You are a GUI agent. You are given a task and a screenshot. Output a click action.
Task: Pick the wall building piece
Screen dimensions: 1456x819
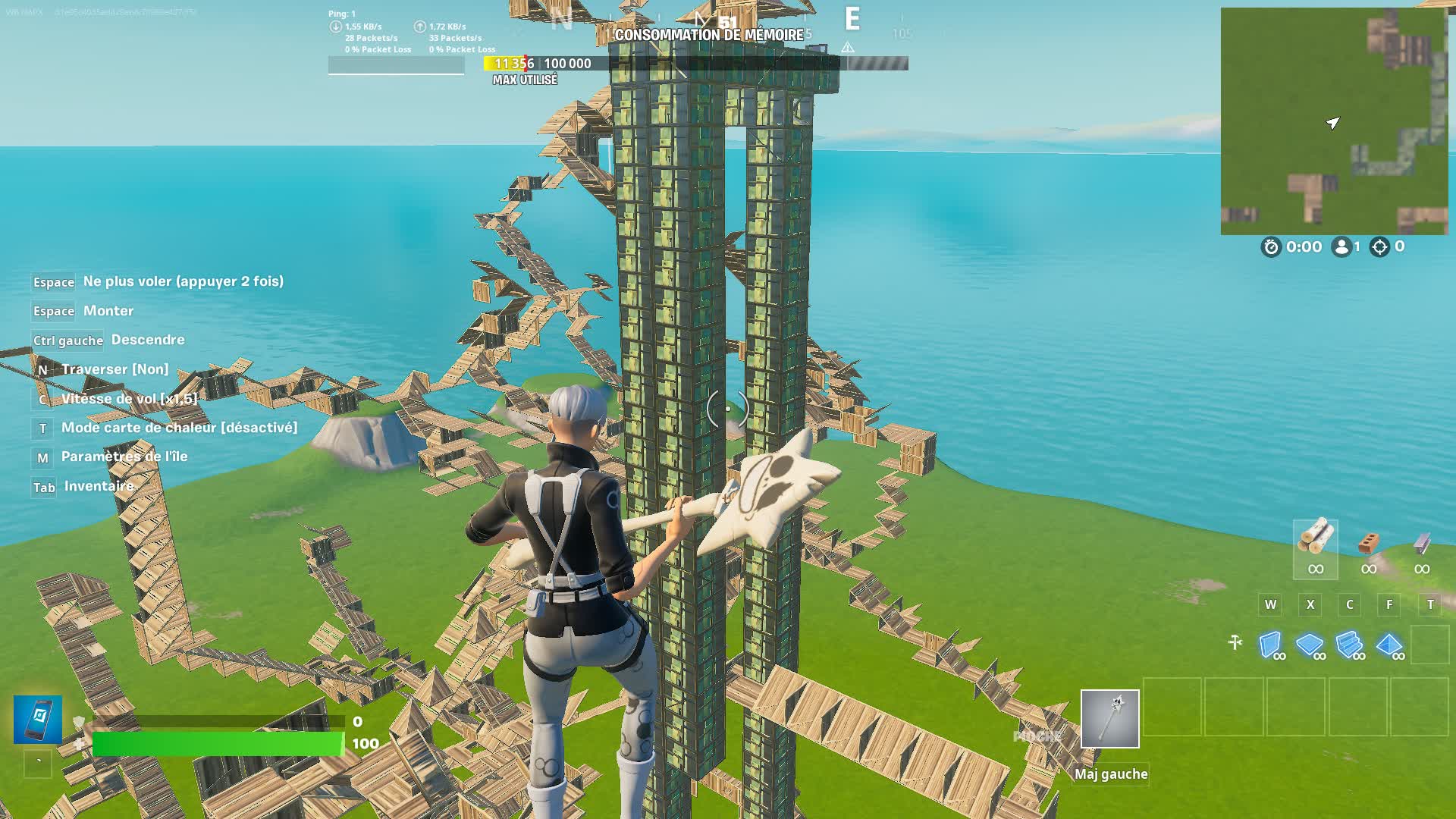pyautogui.click(x=1271, y=645)
